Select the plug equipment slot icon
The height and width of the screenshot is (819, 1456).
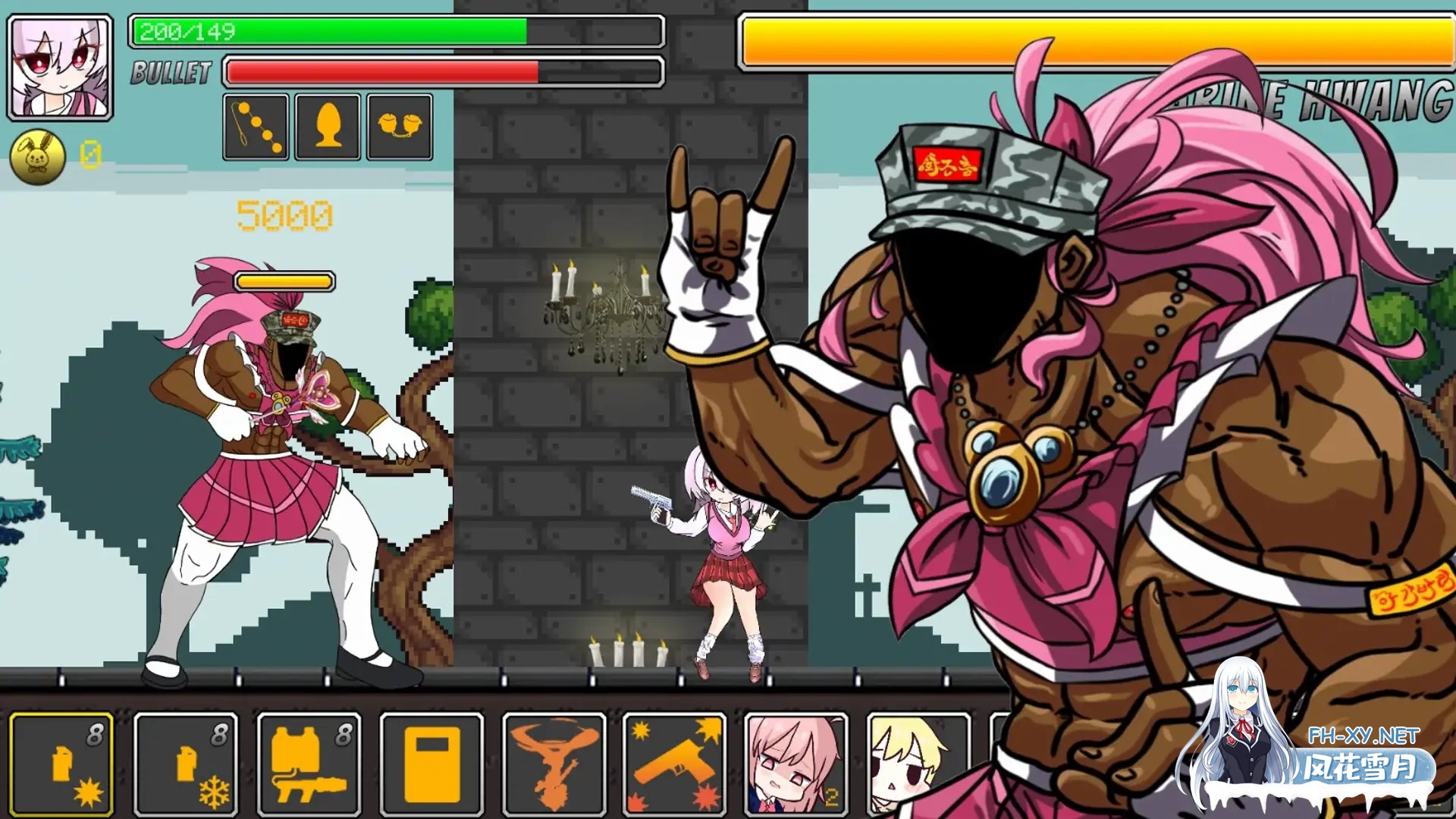point(326,127)
